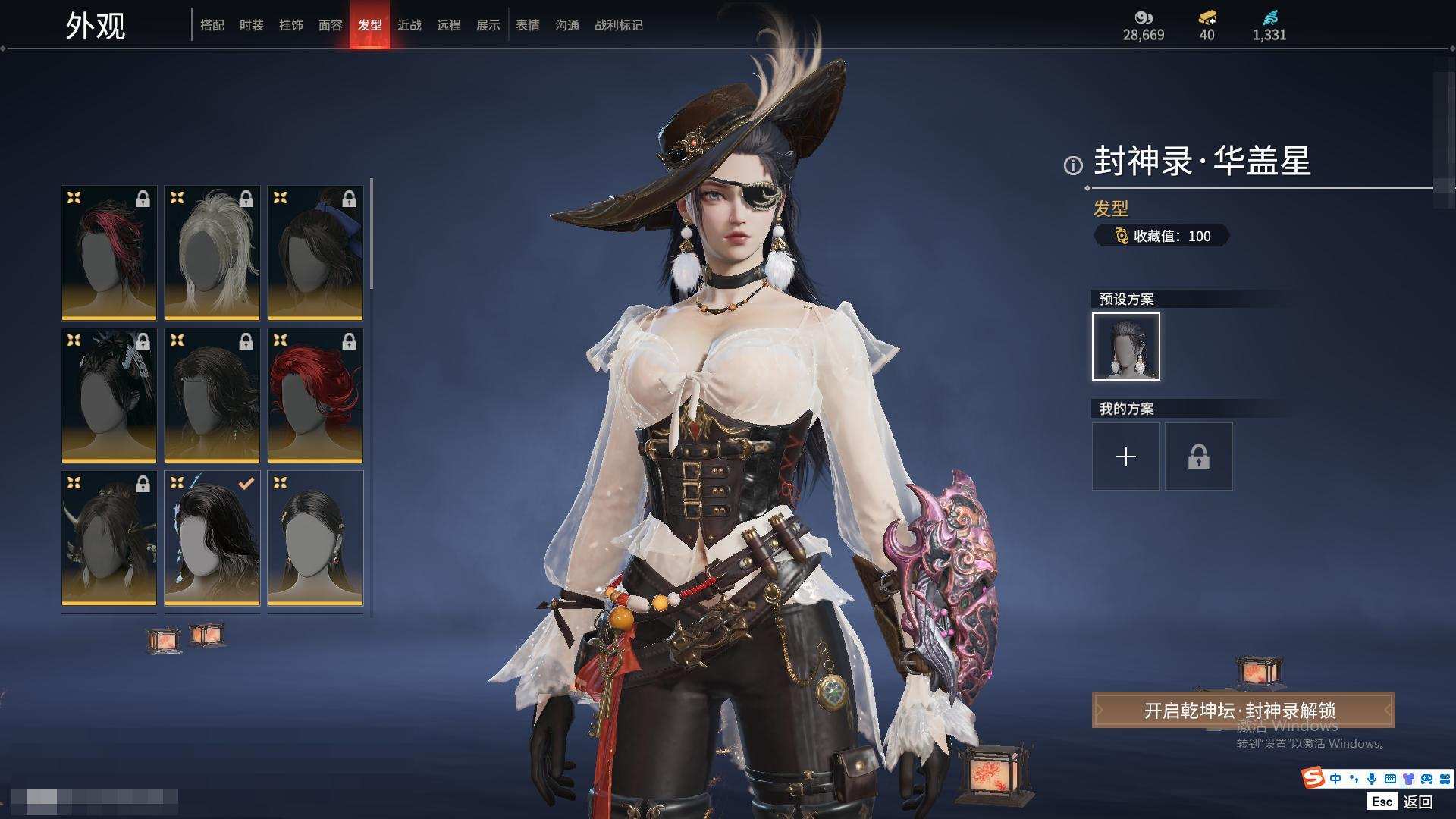Pick the bright red curly hairstyle
The height and width of the screenshot is (819, 1456).
click(x=315, y=395)
